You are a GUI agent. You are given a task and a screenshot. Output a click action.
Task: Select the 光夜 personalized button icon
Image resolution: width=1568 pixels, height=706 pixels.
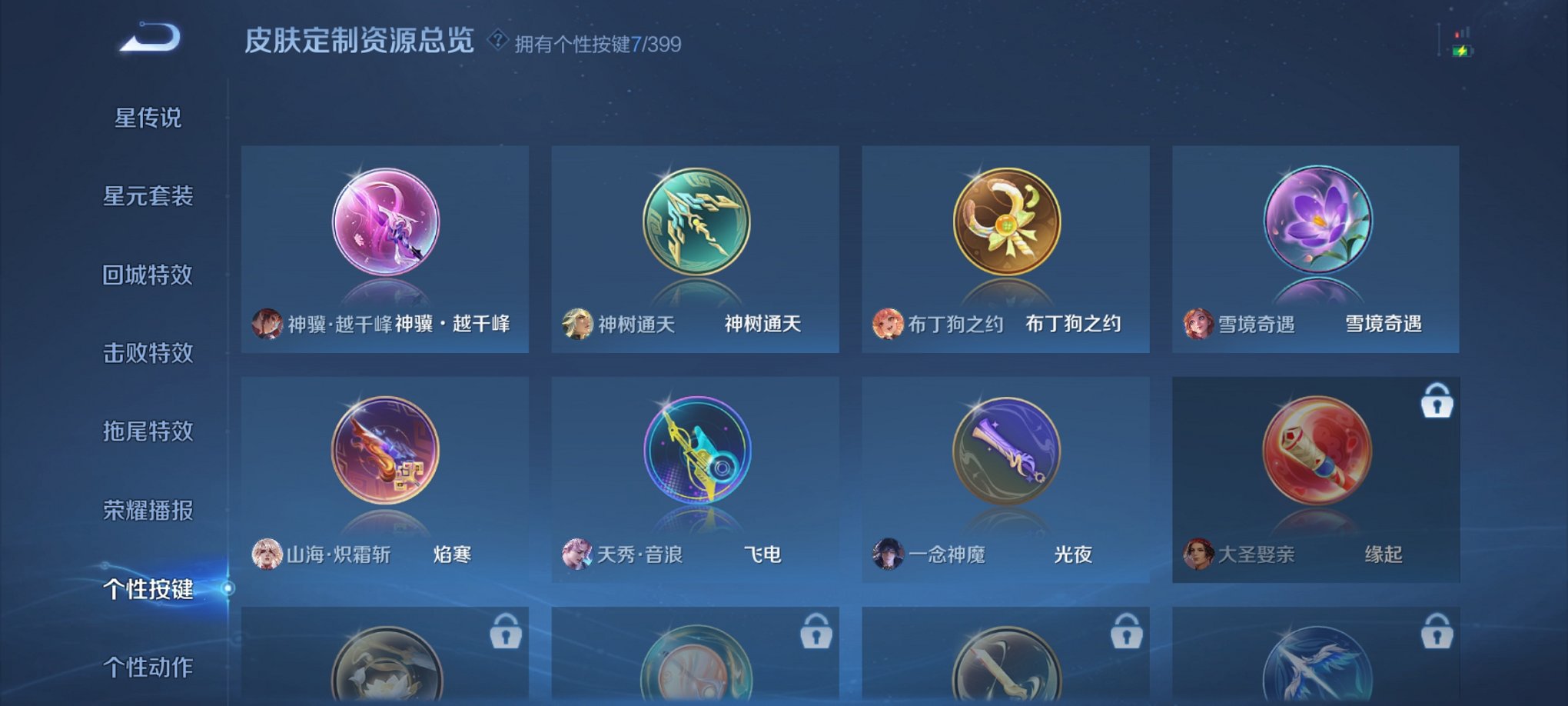(1005, 461)
